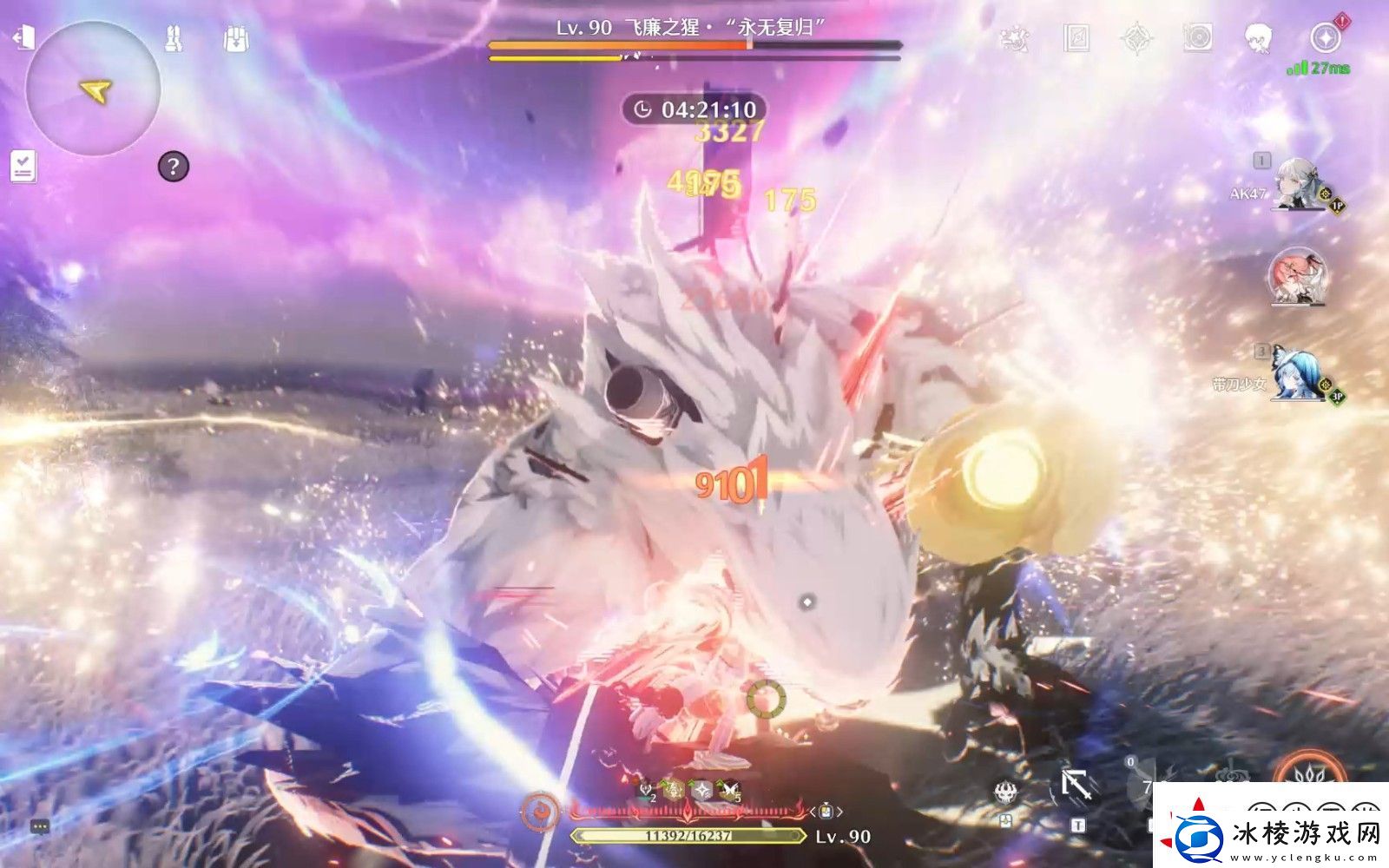Open the chat bubble icon
Image resolution: width=1389 pixels, height=868 pixels.
pyautogui.click(x=40, y=826)
